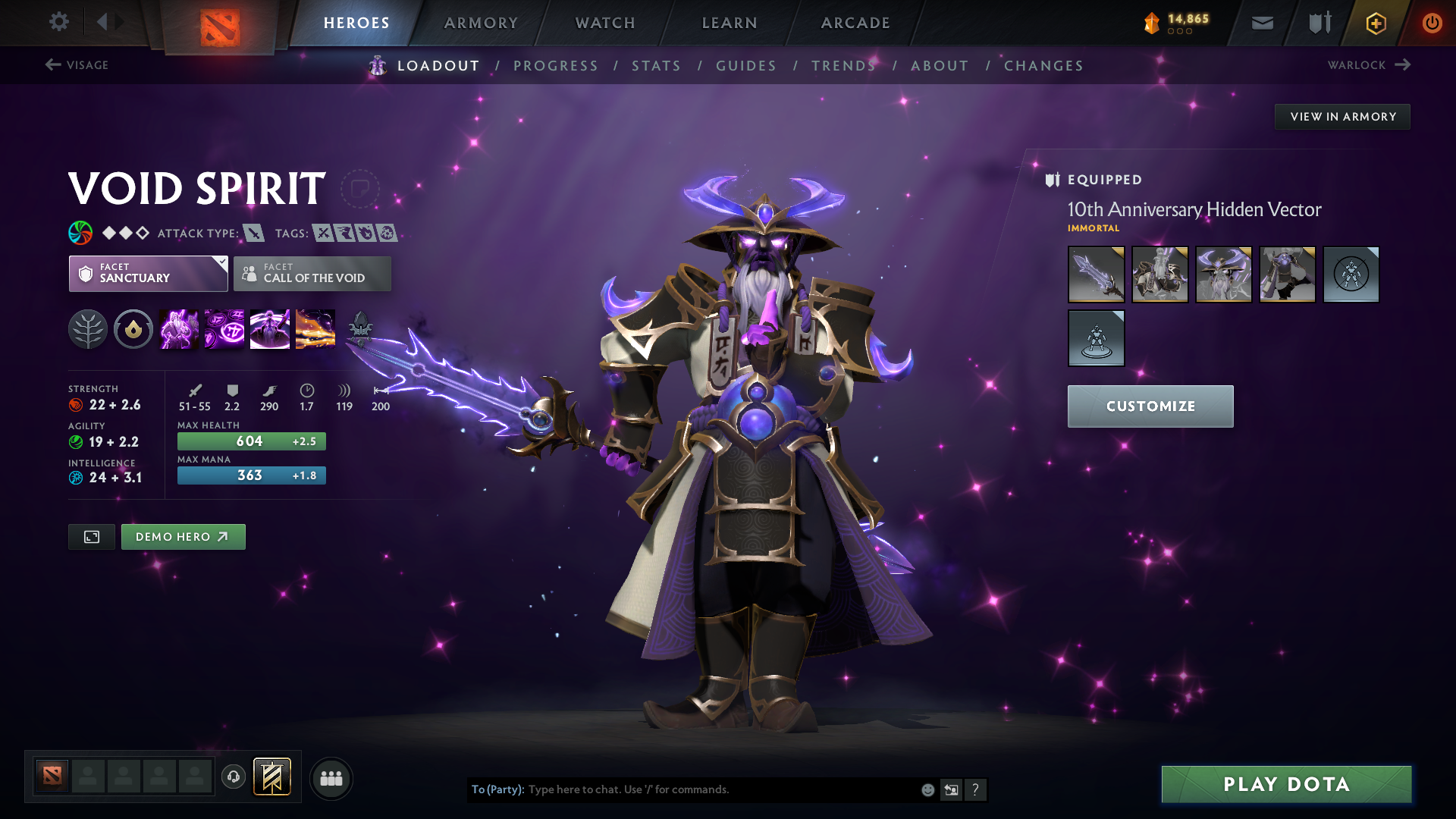Open the friends party icon near the chat bar
Viewport: 1456px width, 819px height.
coord(331,778)
